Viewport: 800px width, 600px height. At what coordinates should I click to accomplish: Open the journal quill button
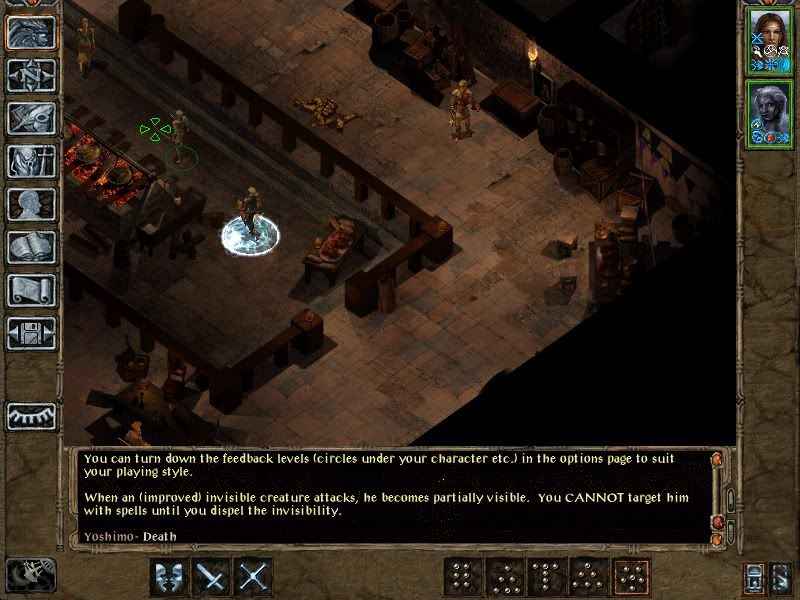coord(31,118)
